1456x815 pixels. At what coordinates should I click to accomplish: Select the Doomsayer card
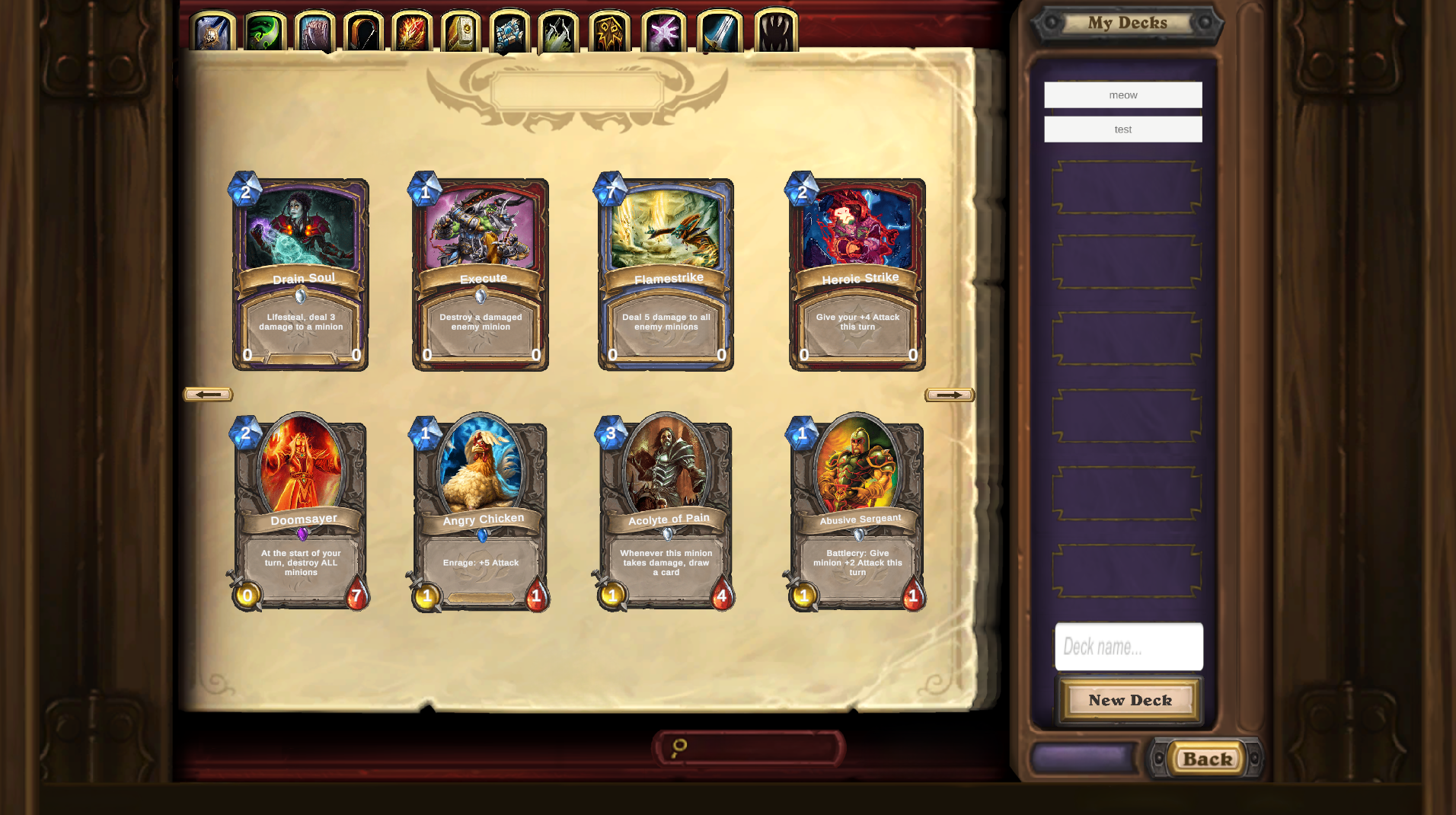[301, 510]
